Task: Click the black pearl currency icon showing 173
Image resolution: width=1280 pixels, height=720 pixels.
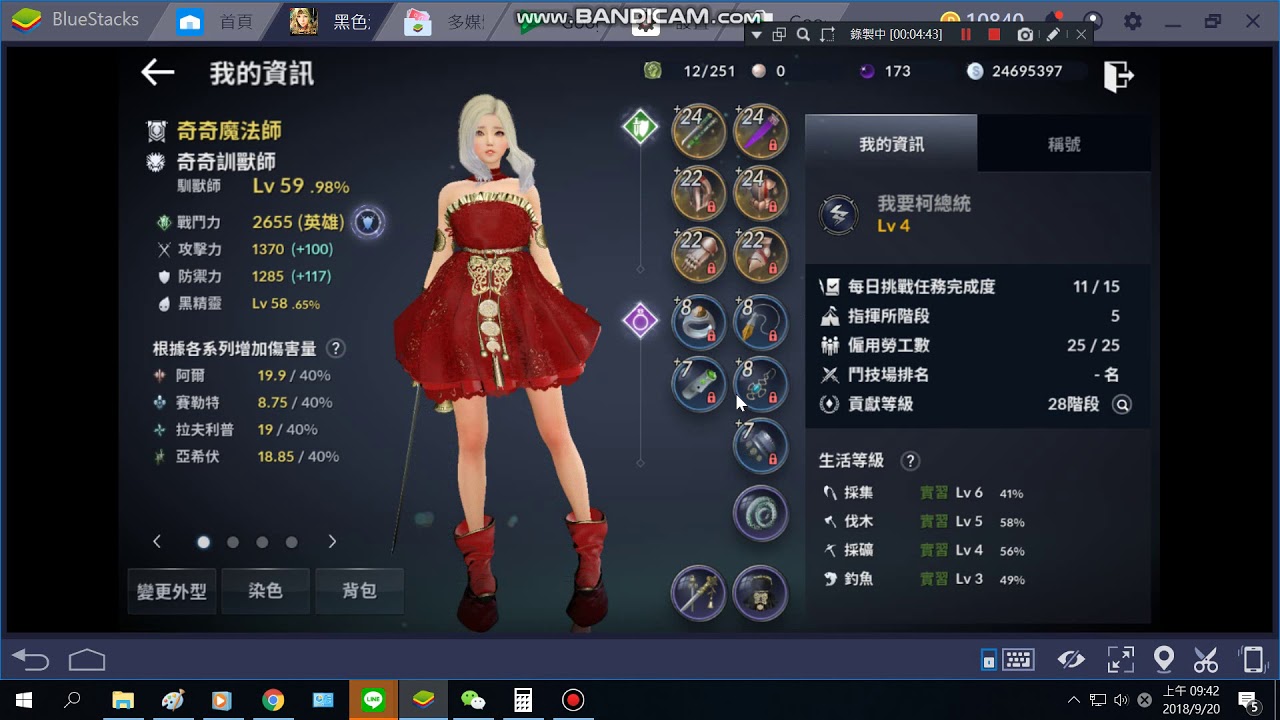Action: [867, 71]
